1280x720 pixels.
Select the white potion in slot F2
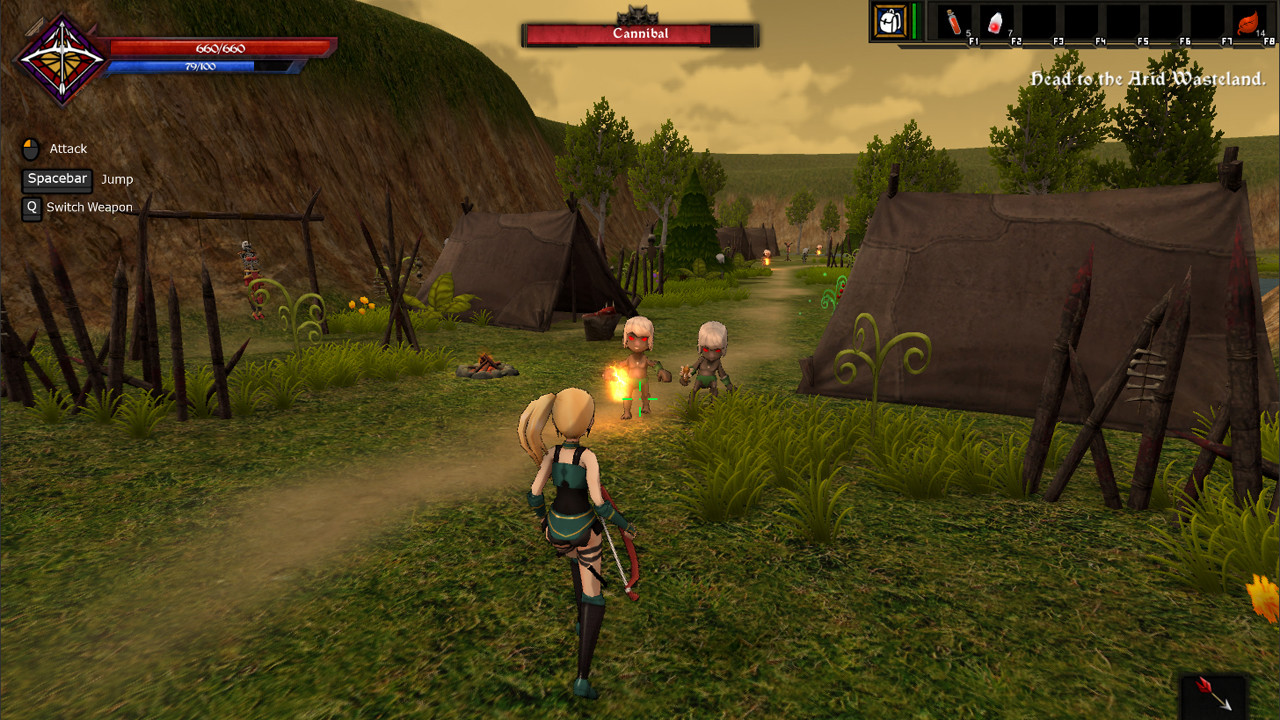point(997,22)
